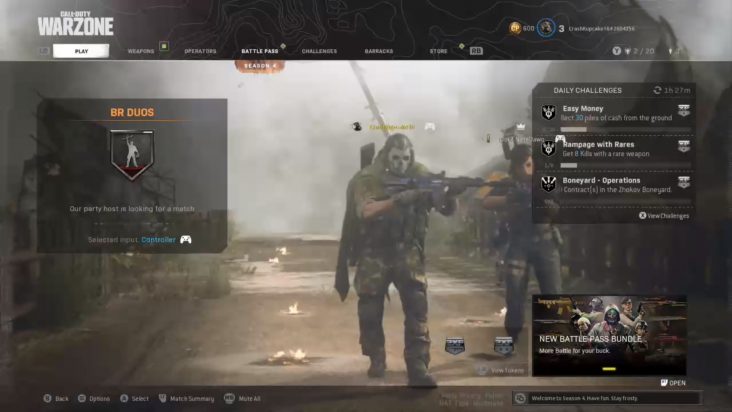Select the Play tab
The height and width of the screenshot is (412, 732).
[x=81, y=51]
